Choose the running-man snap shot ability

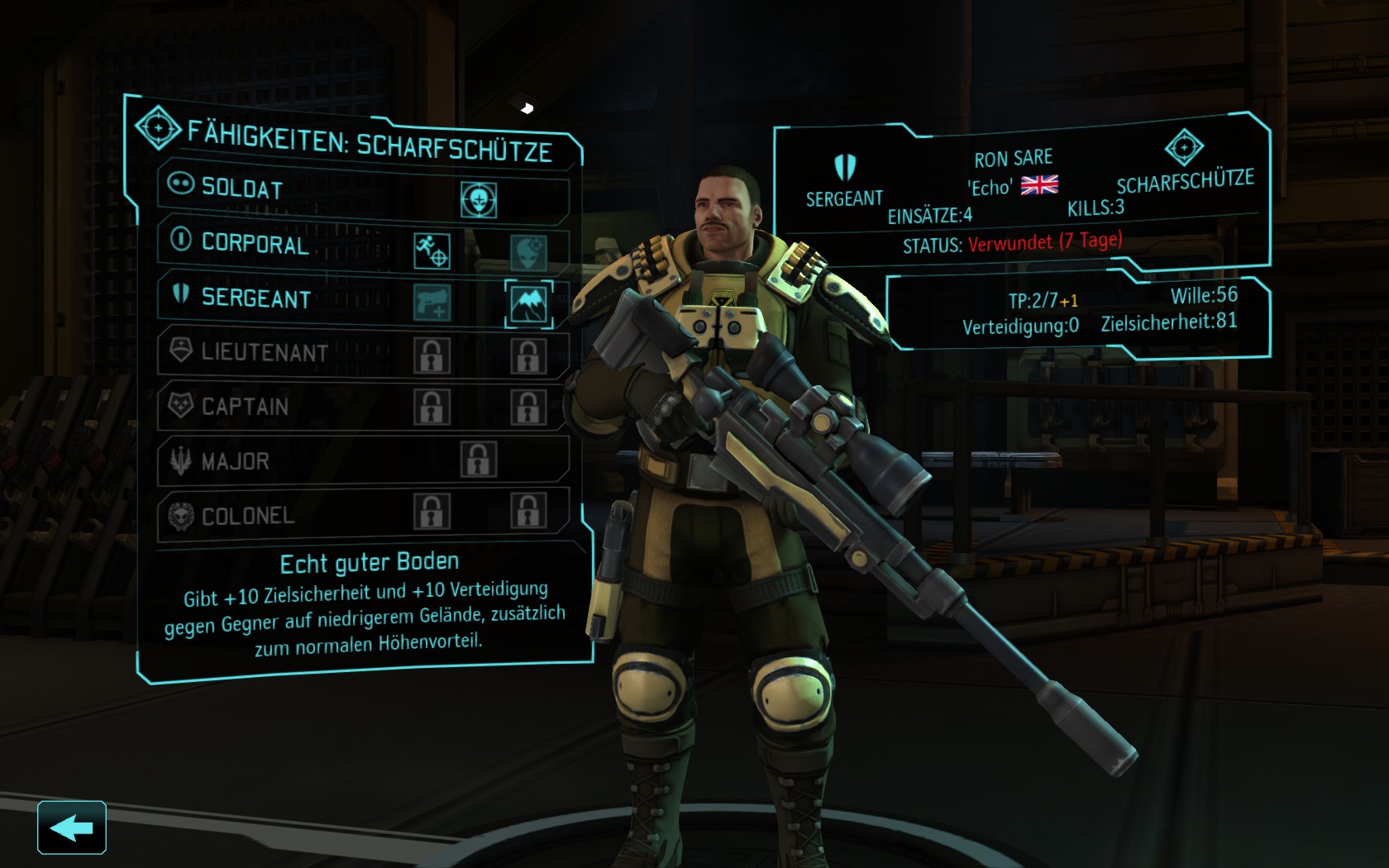432,250
